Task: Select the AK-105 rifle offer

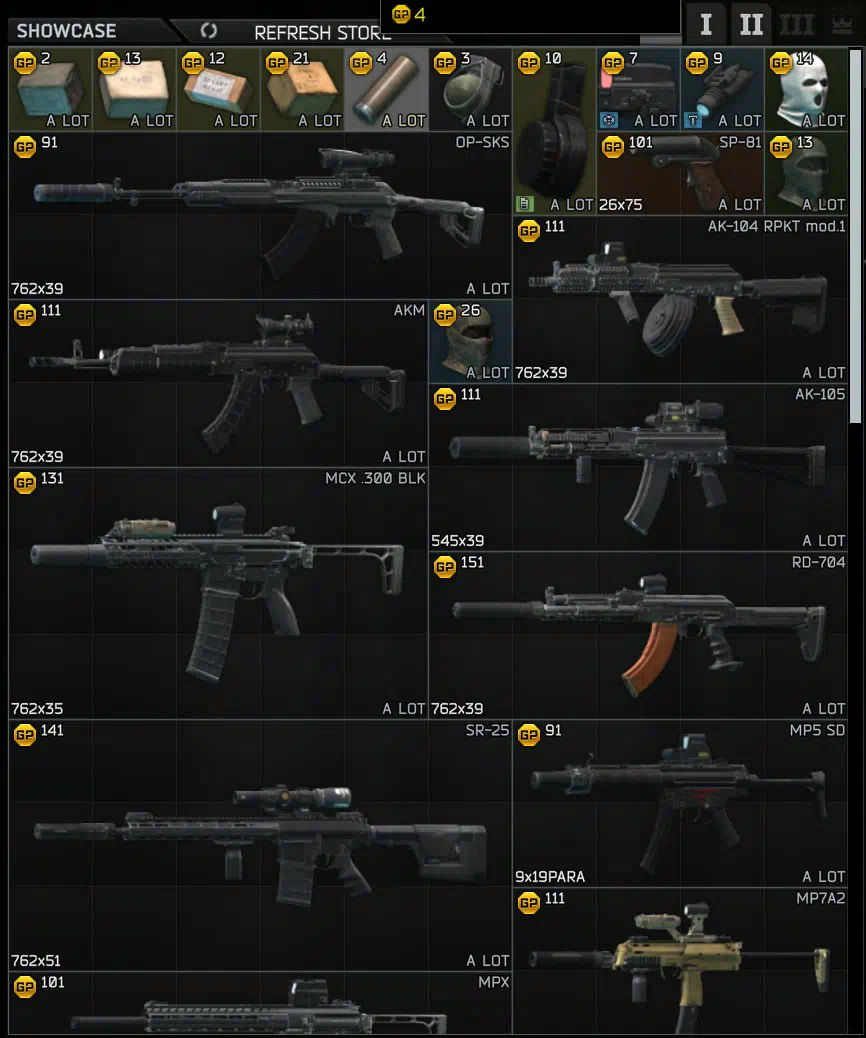Action: [x=638, y=467]
